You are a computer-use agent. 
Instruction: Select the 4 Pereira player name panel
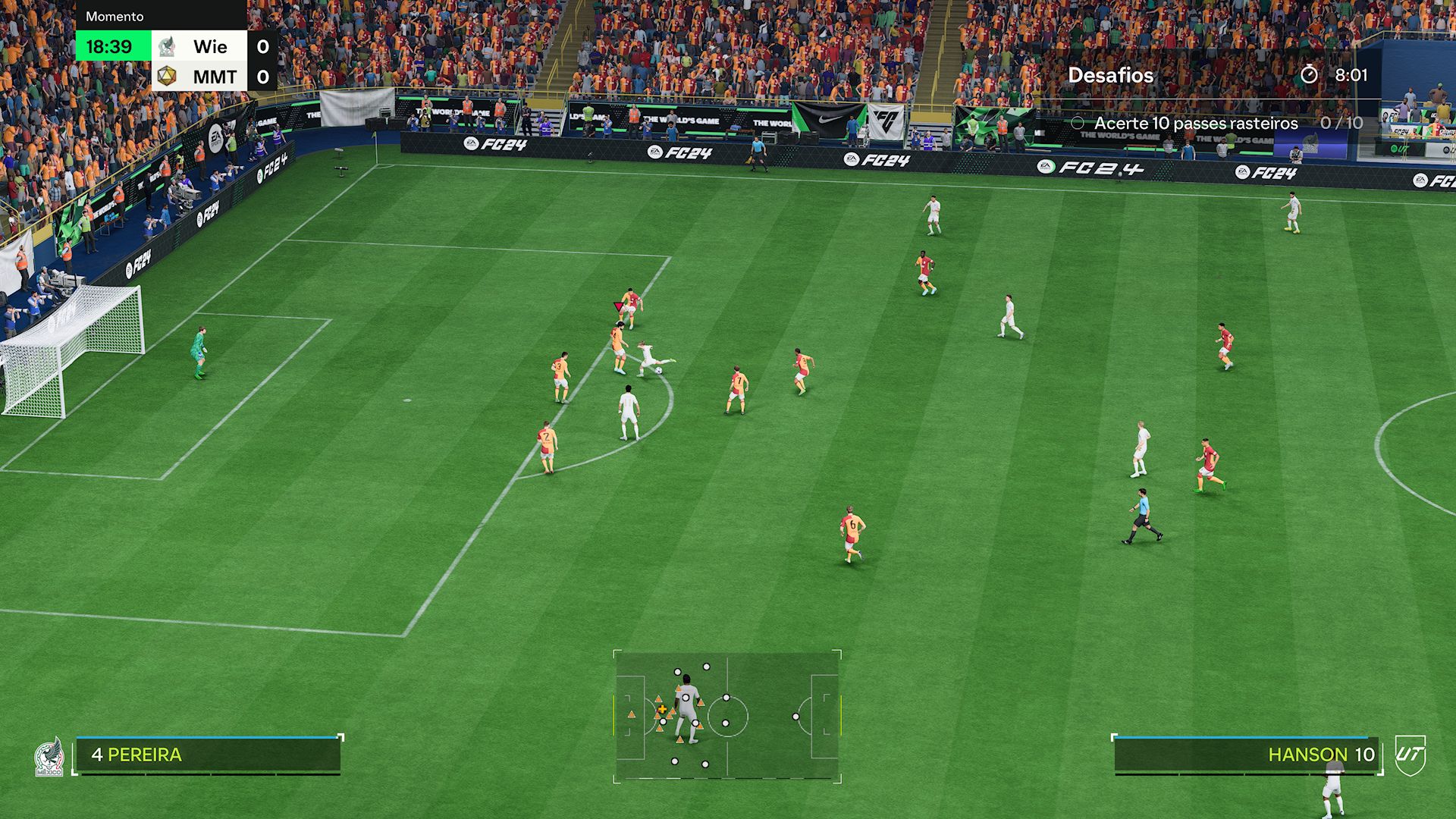[x=208, y=755]
